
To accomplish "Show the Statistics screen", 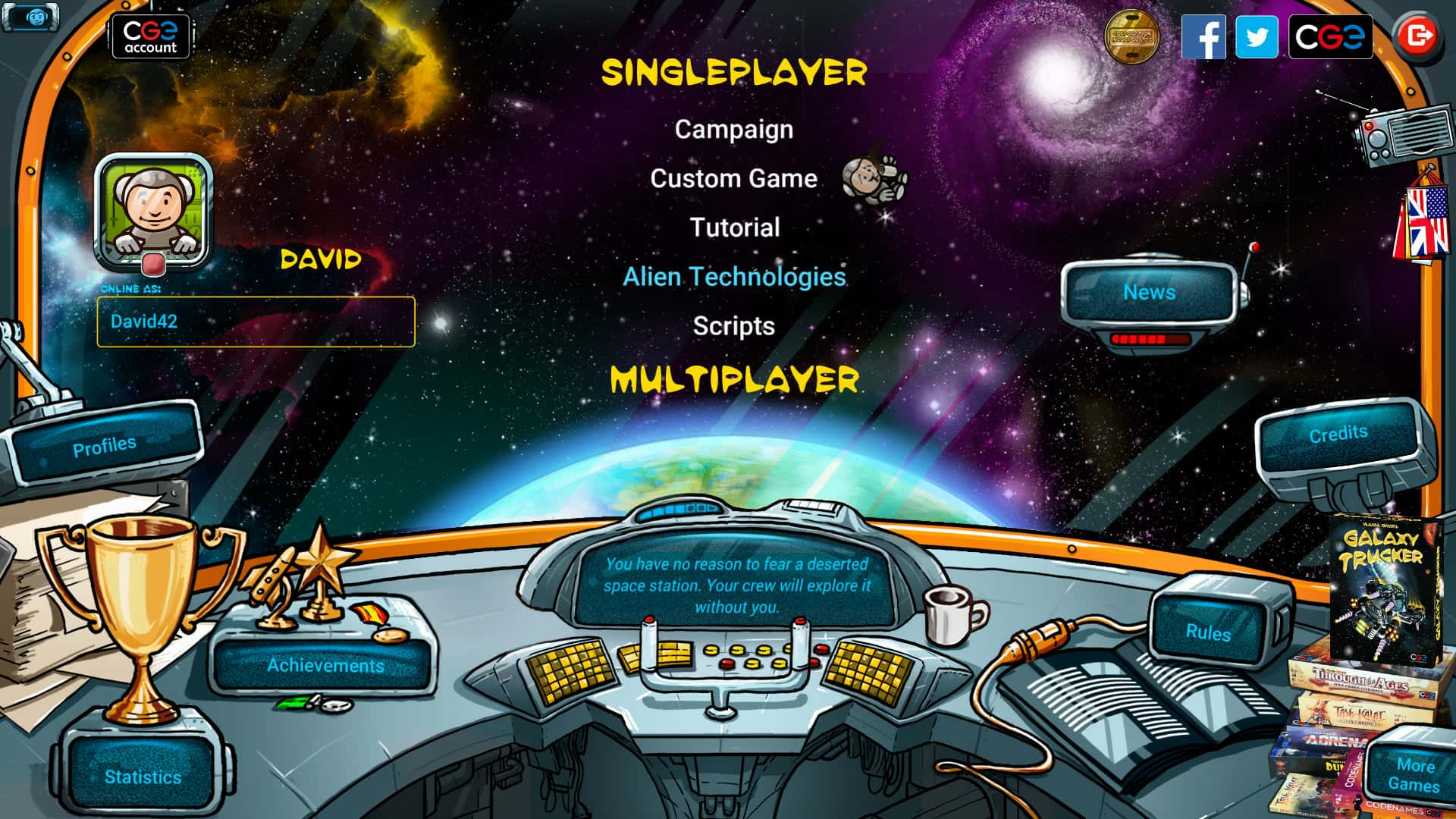I will (143, 777).
